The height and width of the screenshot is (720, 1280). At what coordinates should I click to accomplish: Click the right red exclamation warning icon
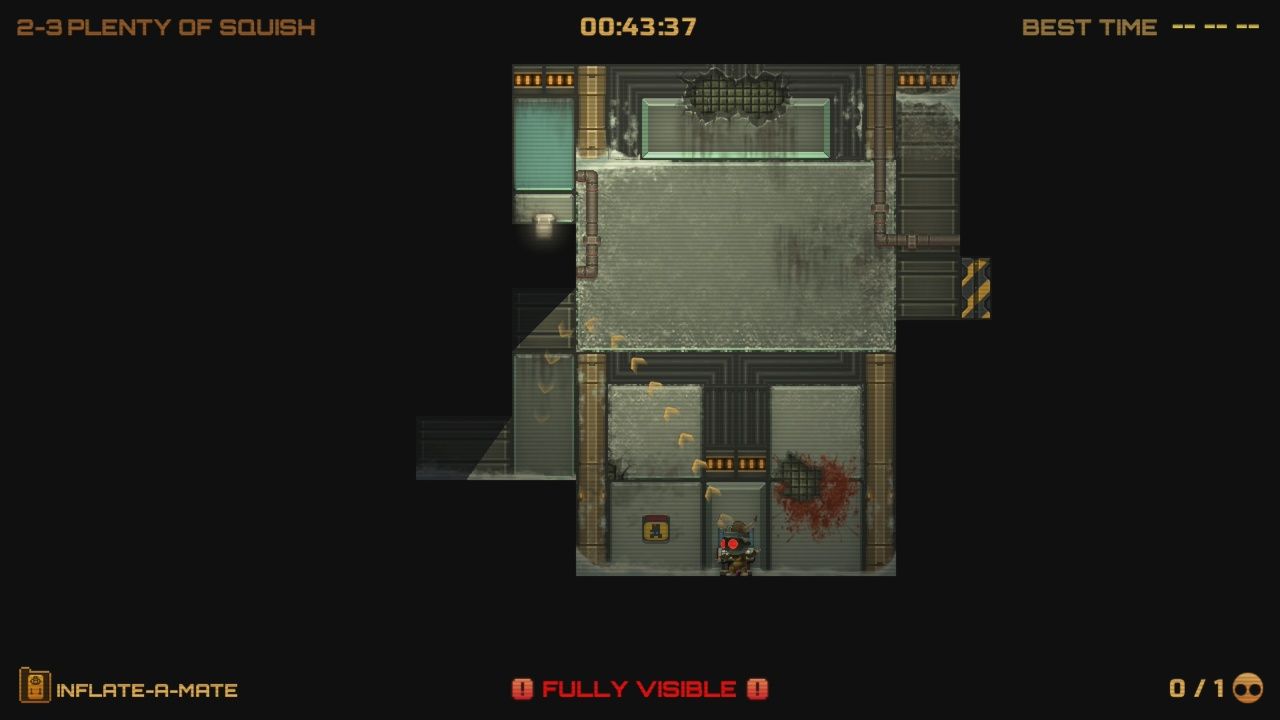tap(756, 689)
